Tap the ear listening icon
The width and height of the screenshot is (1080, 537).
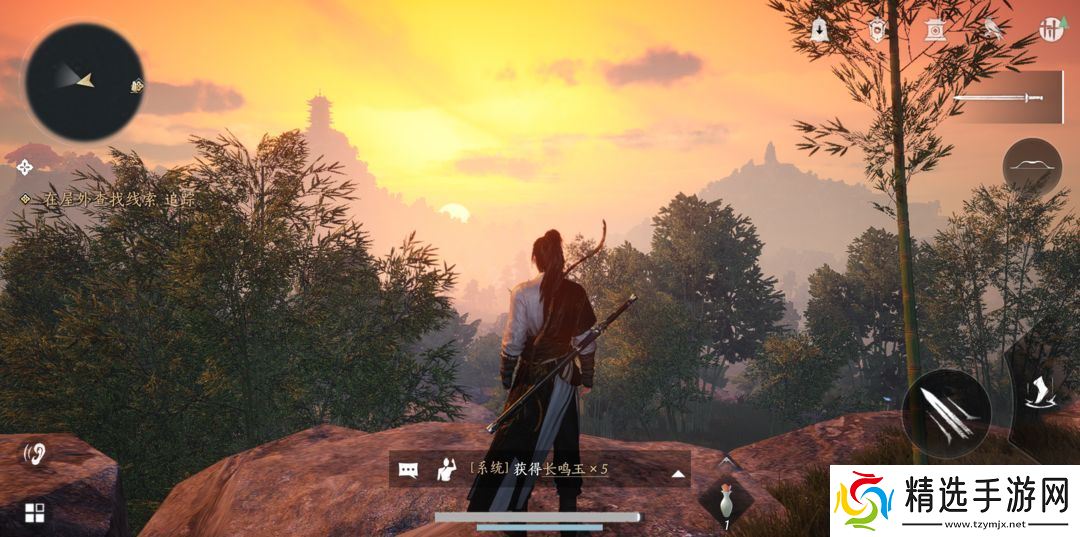pyautogui.click(x=35, y=456)
